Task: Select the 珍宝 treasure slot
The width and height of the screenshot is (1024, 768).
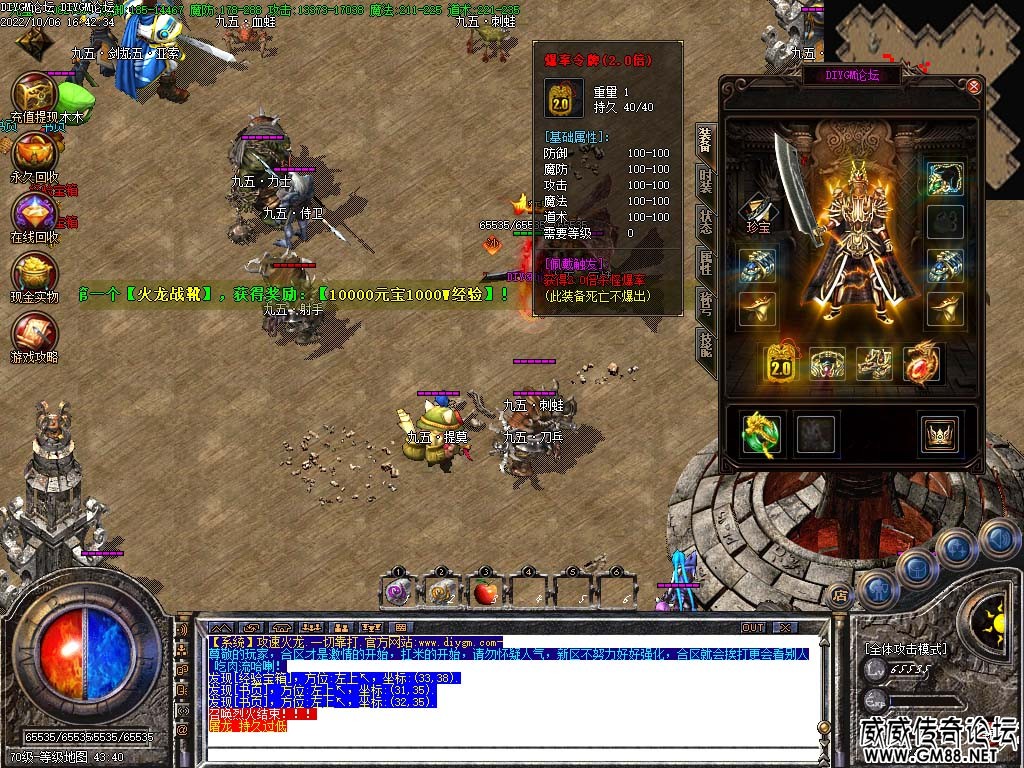Action: point(758,208)
